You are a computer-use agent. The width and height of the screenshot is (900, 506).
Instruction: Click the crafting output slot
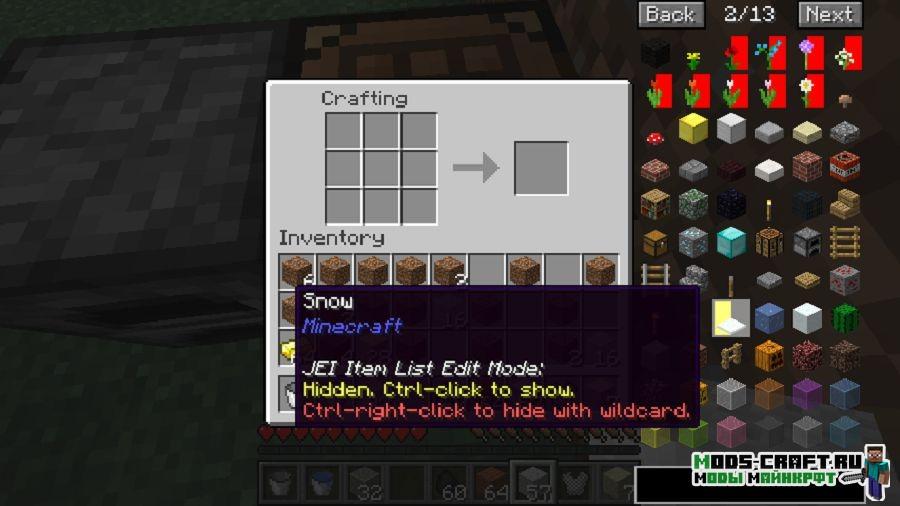pyautogui.click(x=541, y=167)
